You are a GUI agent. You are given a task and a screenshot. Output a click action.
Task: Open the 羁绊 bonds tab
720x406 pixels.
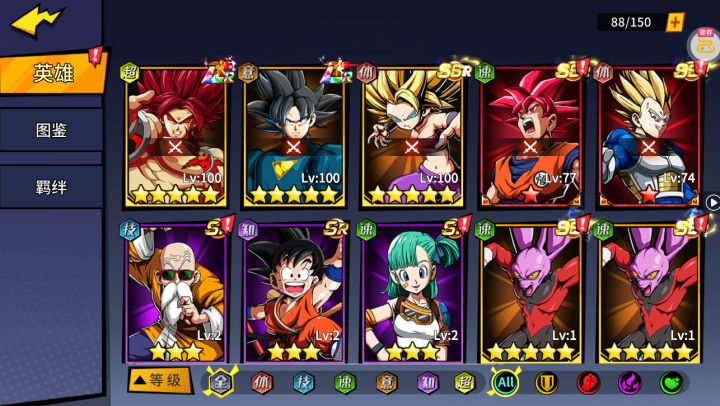pyautogui.click(x=50, y=186)
